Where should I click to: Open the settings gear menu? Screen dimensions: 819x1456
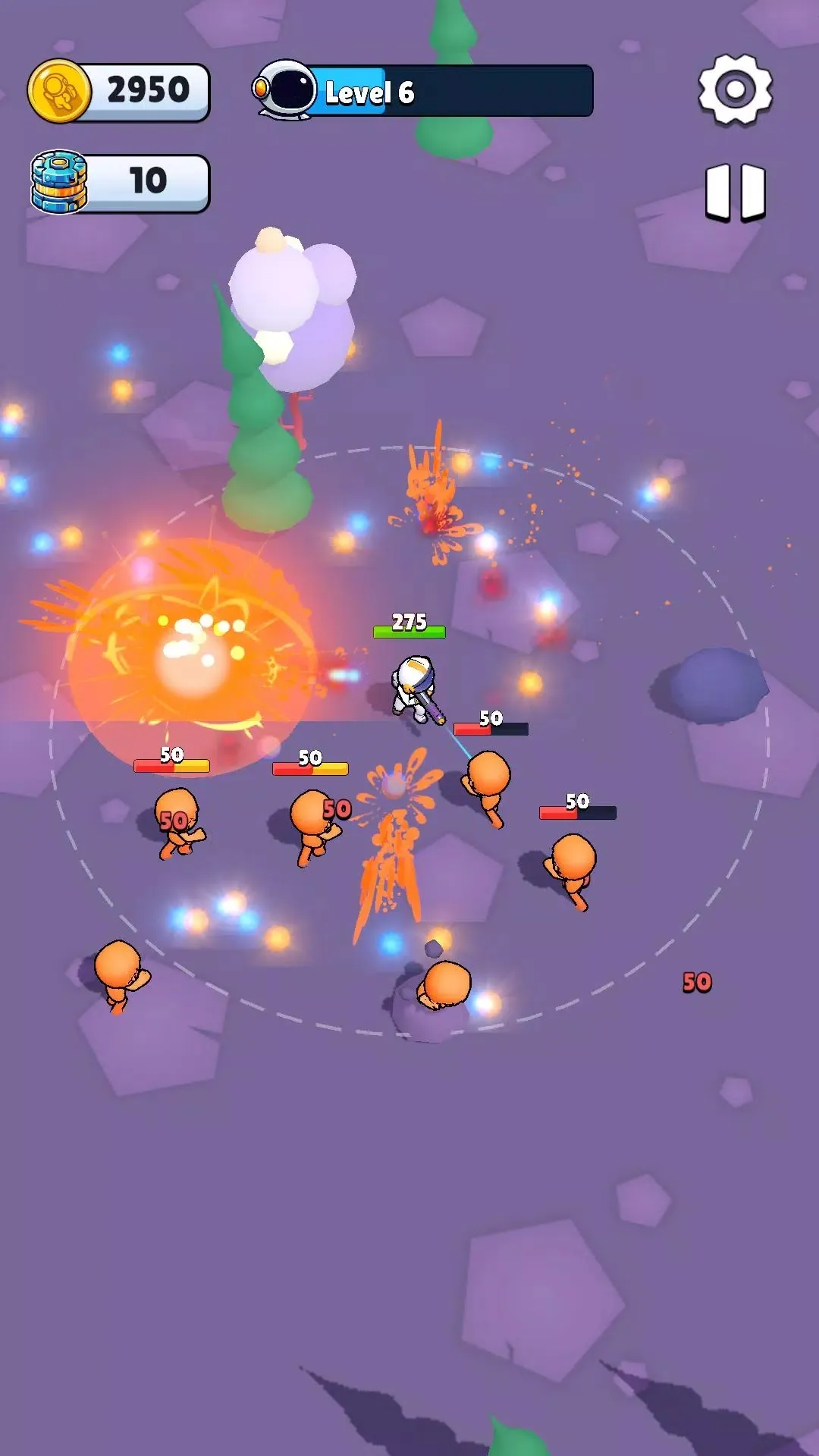pos(735,89)
